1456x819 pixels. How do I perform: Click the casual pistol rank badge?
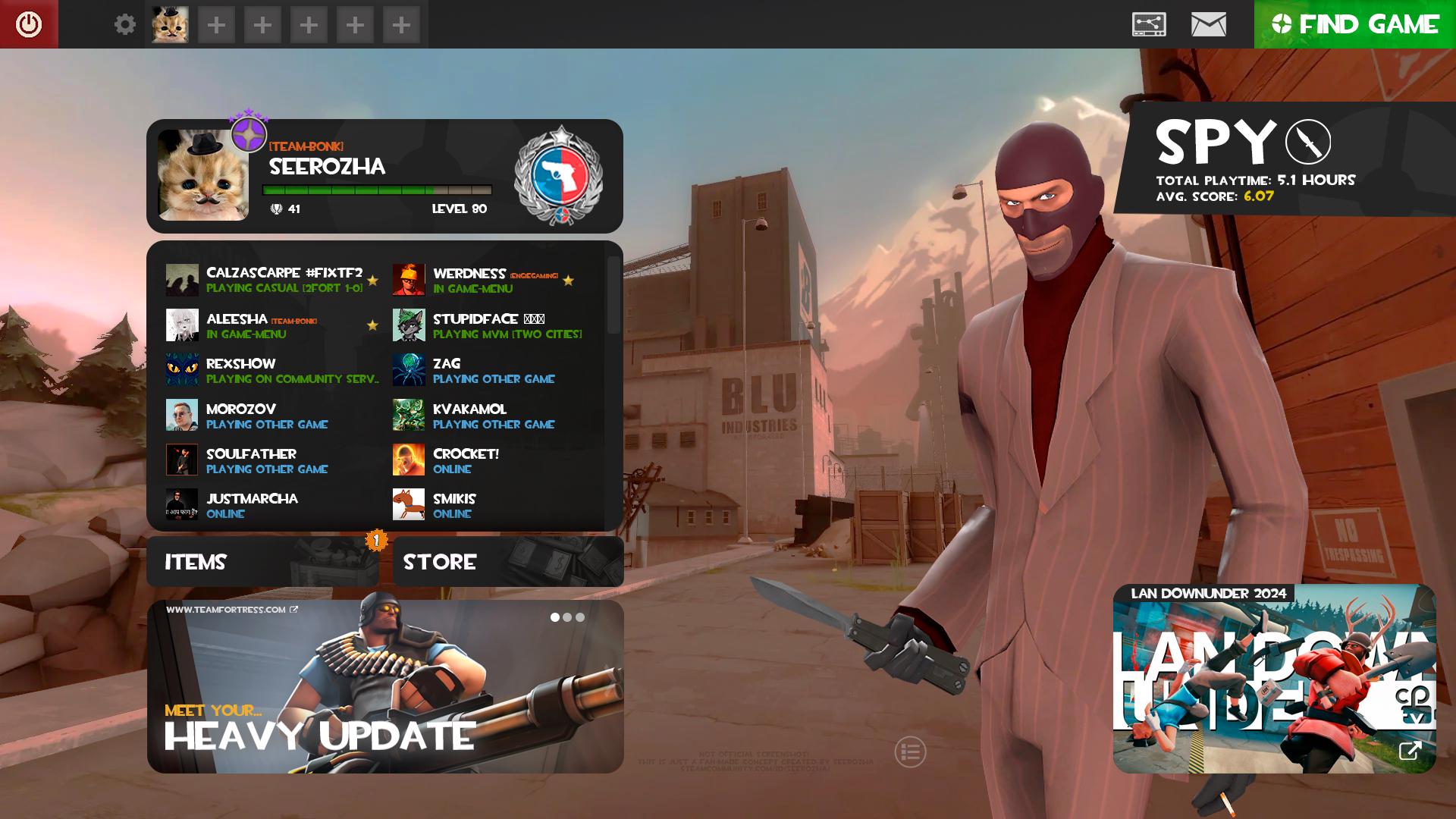click(x=560, y=174)
